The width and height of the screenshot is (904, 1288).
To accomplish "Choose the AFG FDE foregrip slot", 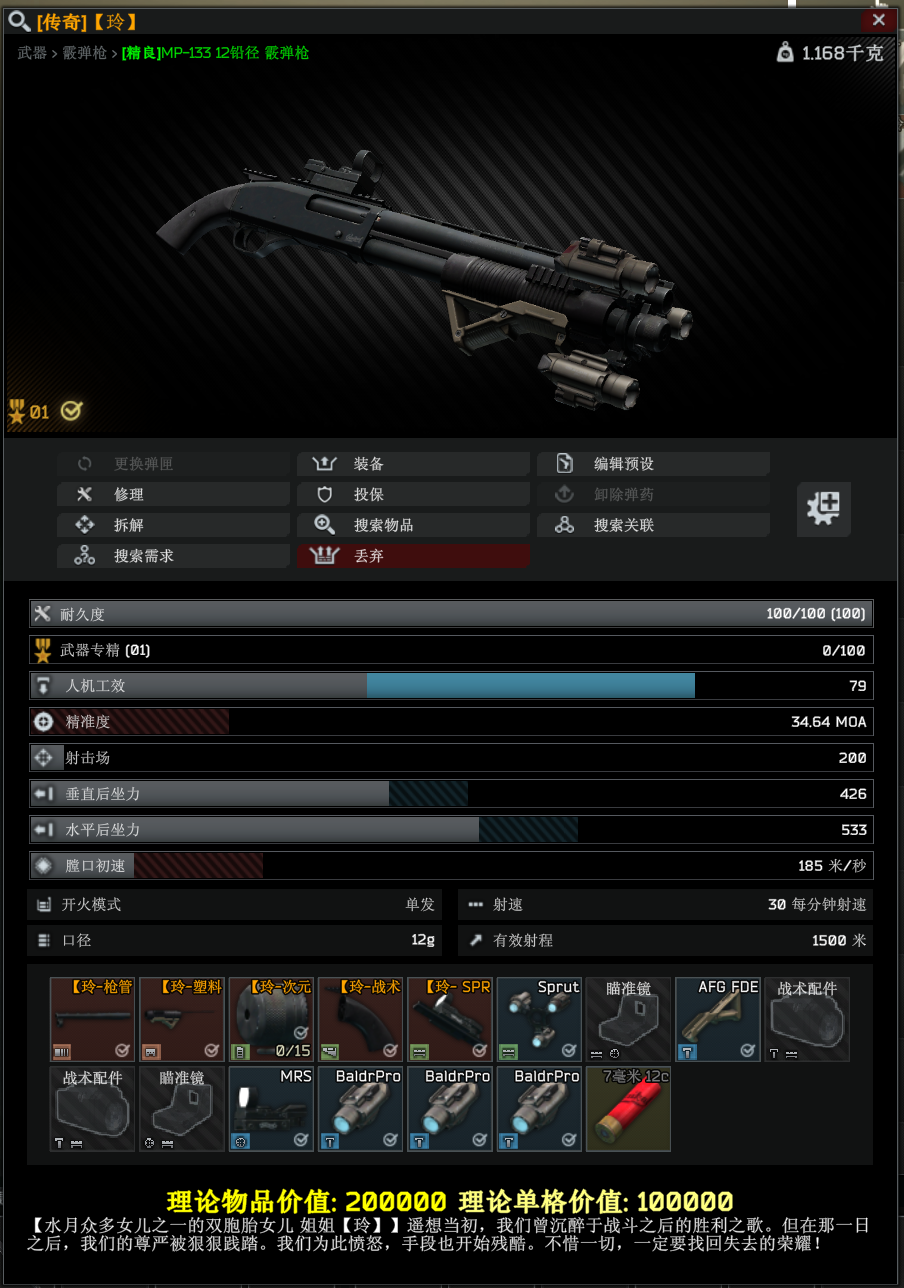I will pyautogui.click(x=718, y=1019).
